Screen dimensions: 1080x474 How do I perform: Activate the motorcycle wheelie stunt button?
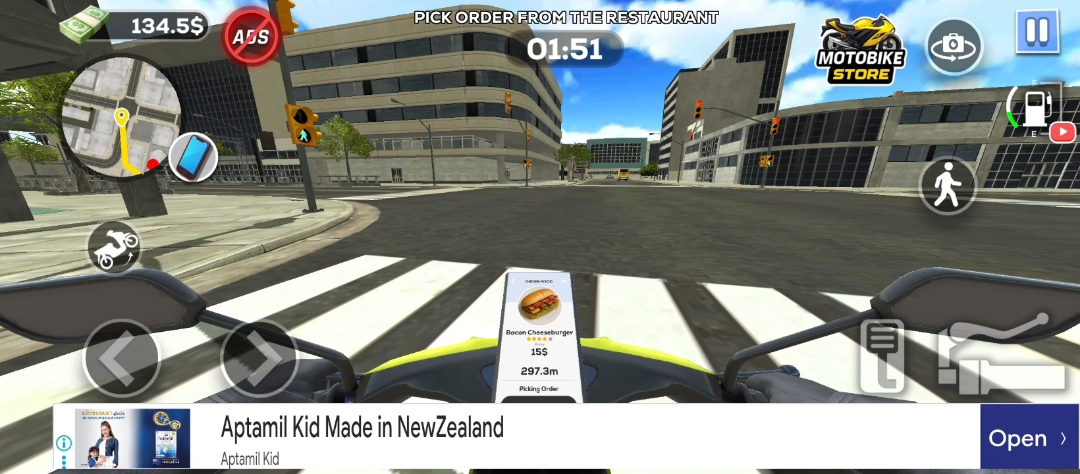coord(114,247)
